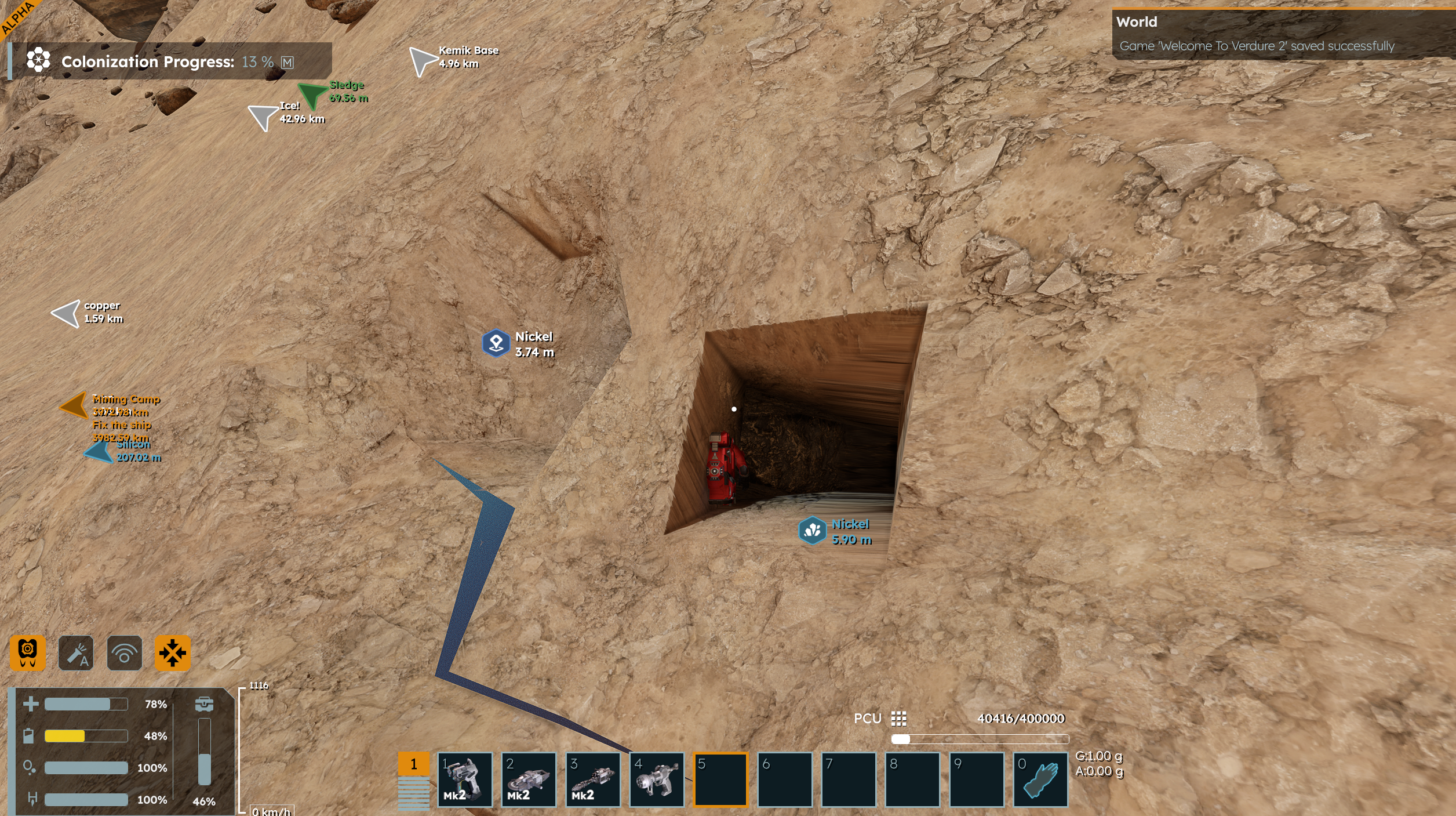Select the Mk2 welder in hotbar slot 1
The height and width of the screenshot is (816, 1456).
click(465, 779)
